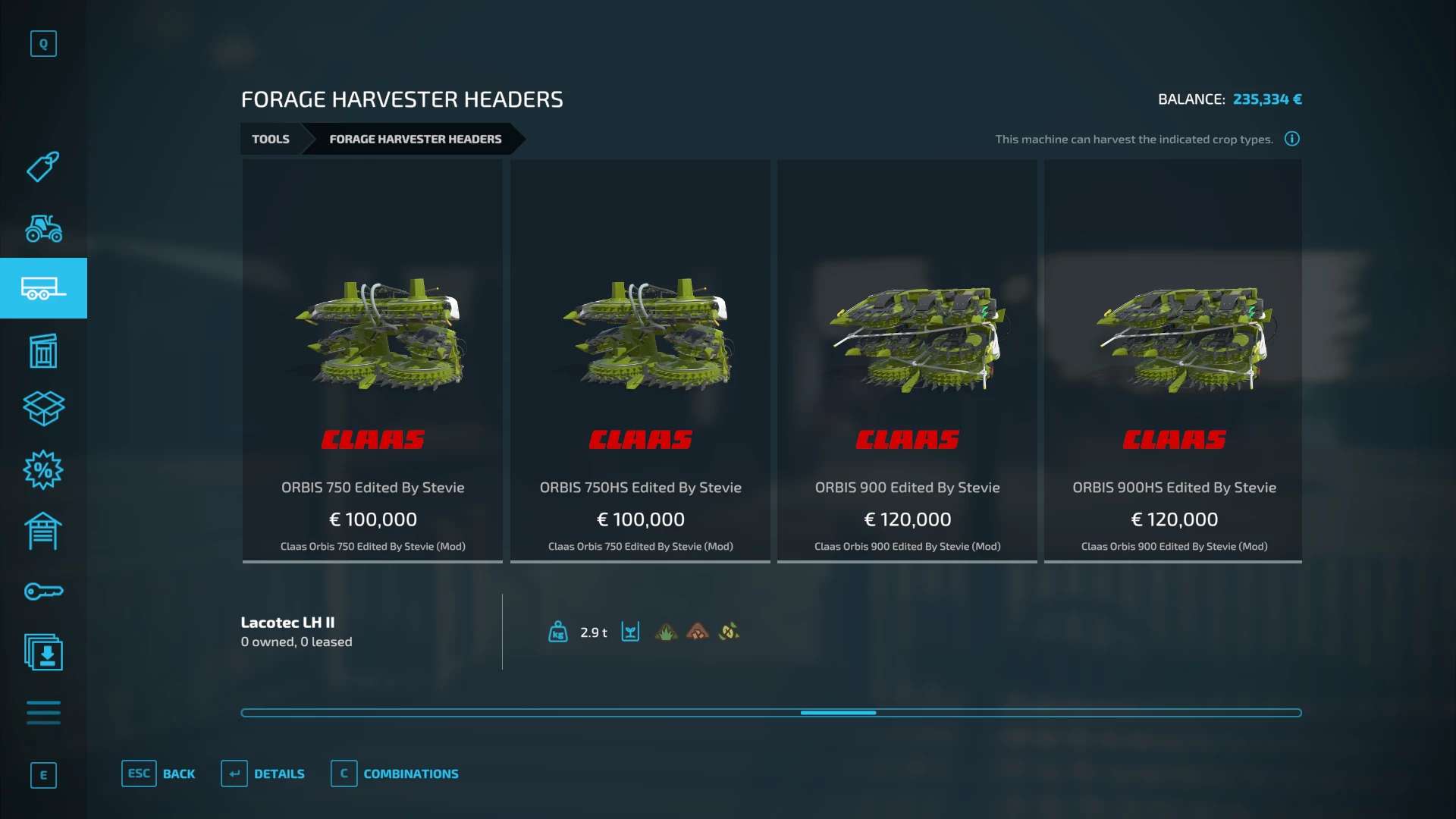Image resolution: width=1456 pixels, height=819 pixels.
Task: Select the ORBIS 900HS header card
Action: point(1173,360)
